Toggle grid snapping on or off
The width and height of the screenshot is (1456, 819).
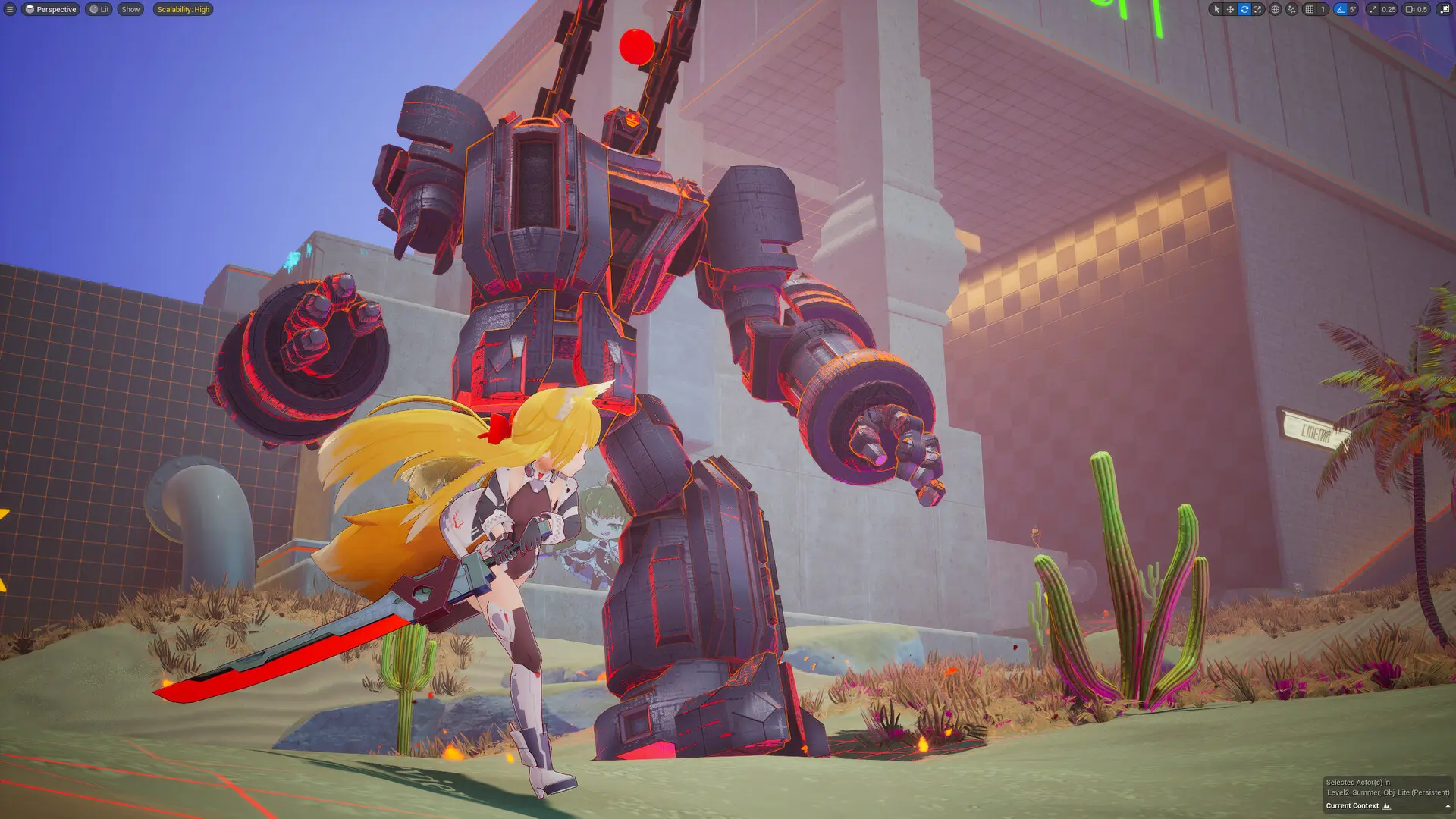click(1309, 9)
